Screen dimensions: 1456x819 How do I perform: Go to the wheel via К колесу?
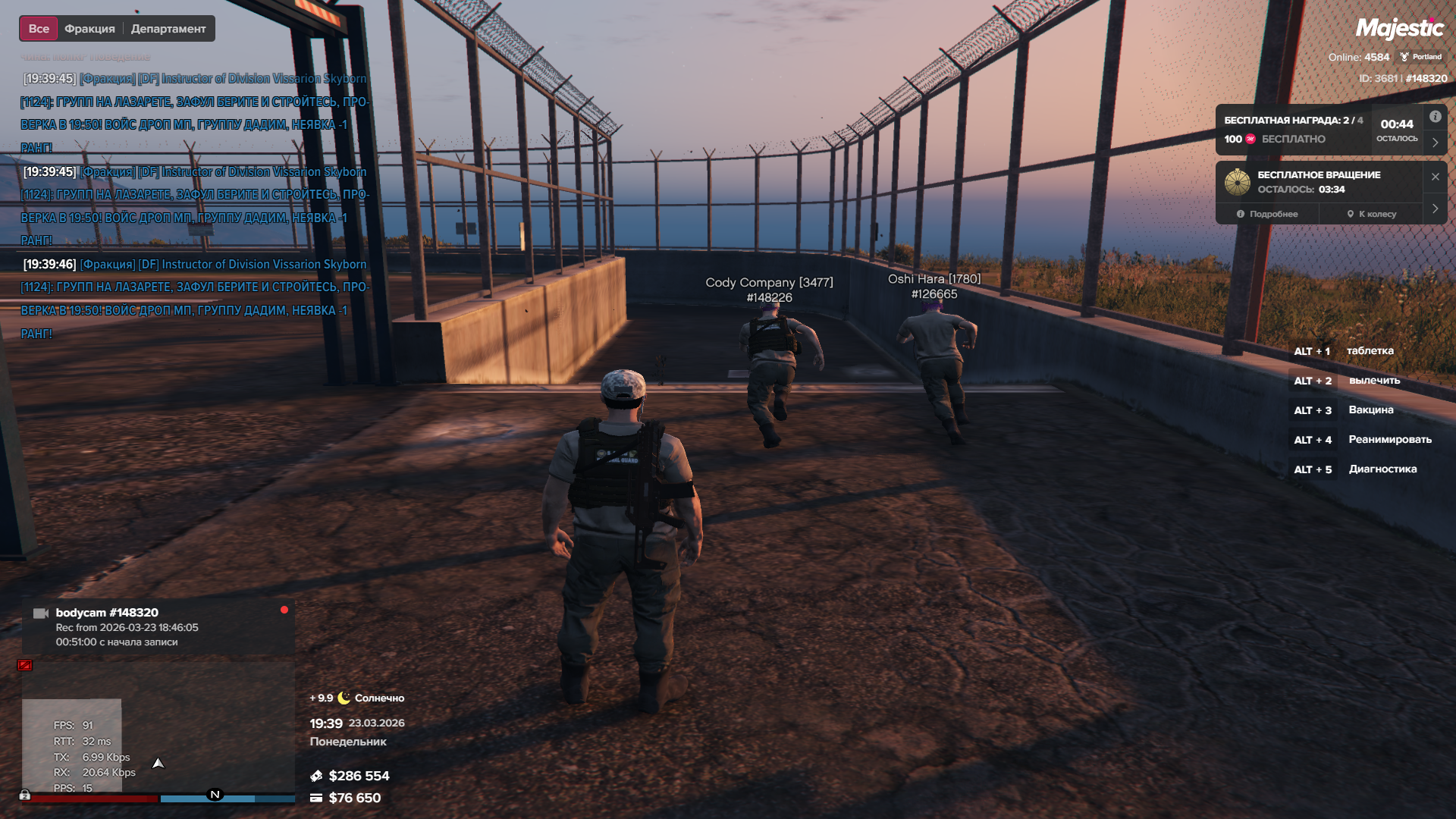pos(1371,214)
